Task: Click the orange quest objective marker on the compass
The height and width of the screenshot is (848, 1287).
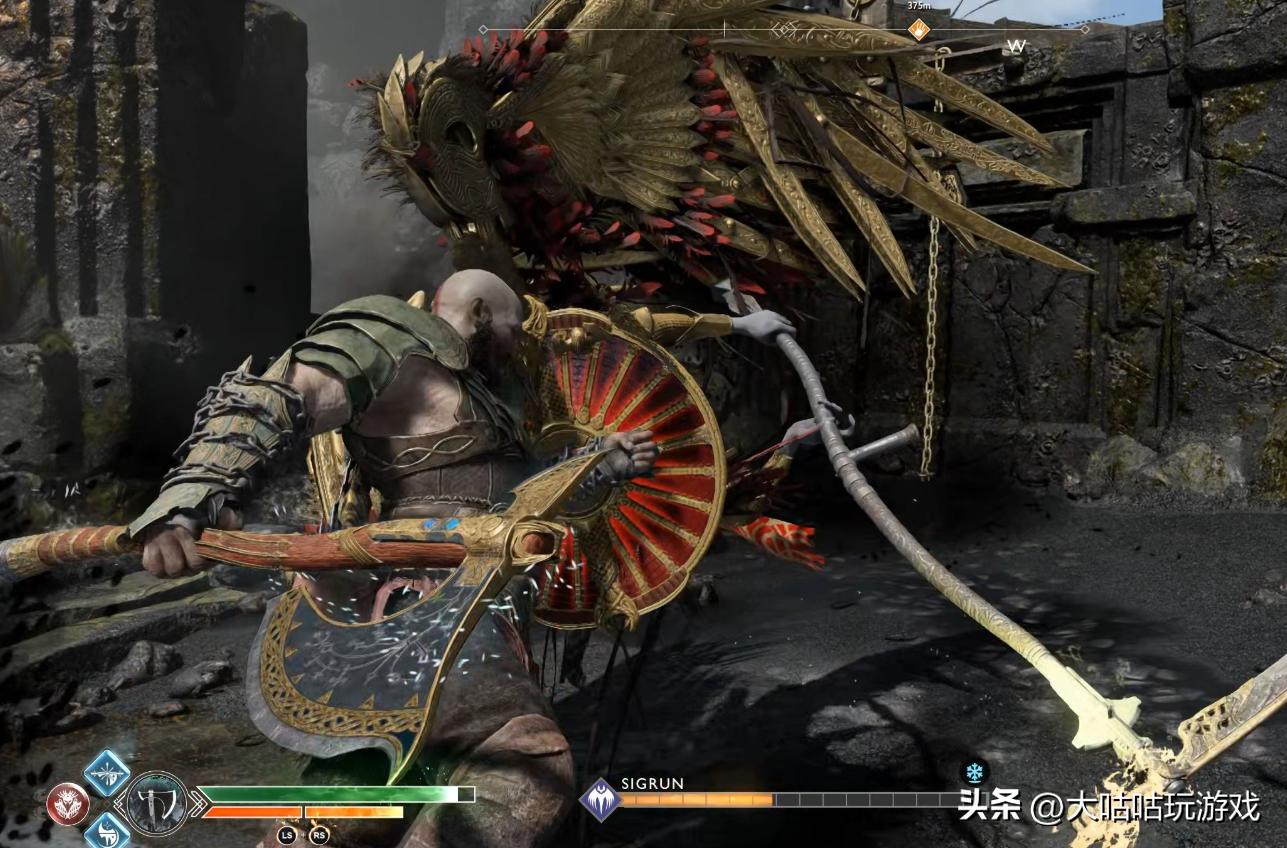Action: (x=919, y=29)
